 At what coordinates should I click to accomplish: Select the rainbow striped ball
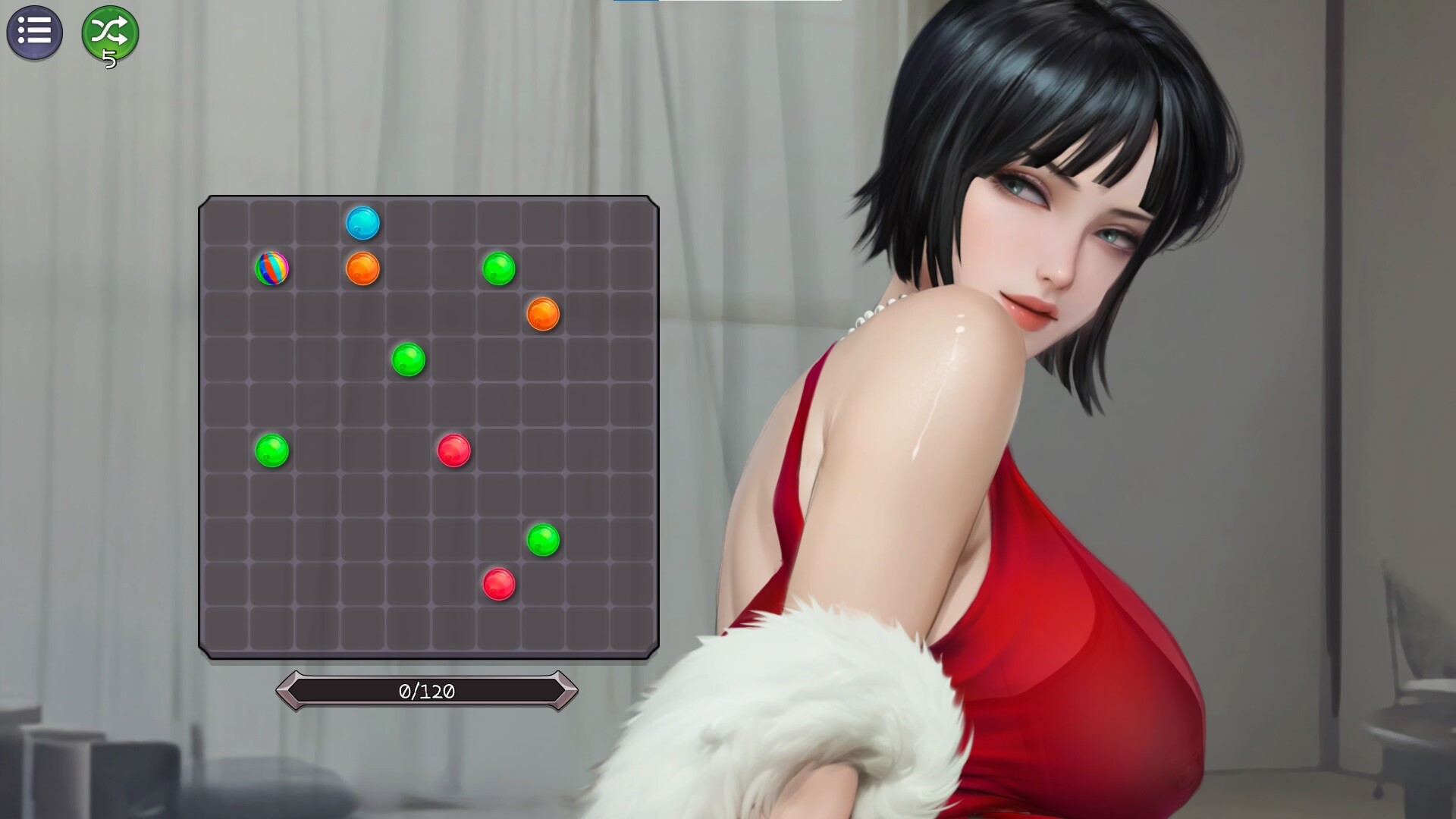[271, 269]
